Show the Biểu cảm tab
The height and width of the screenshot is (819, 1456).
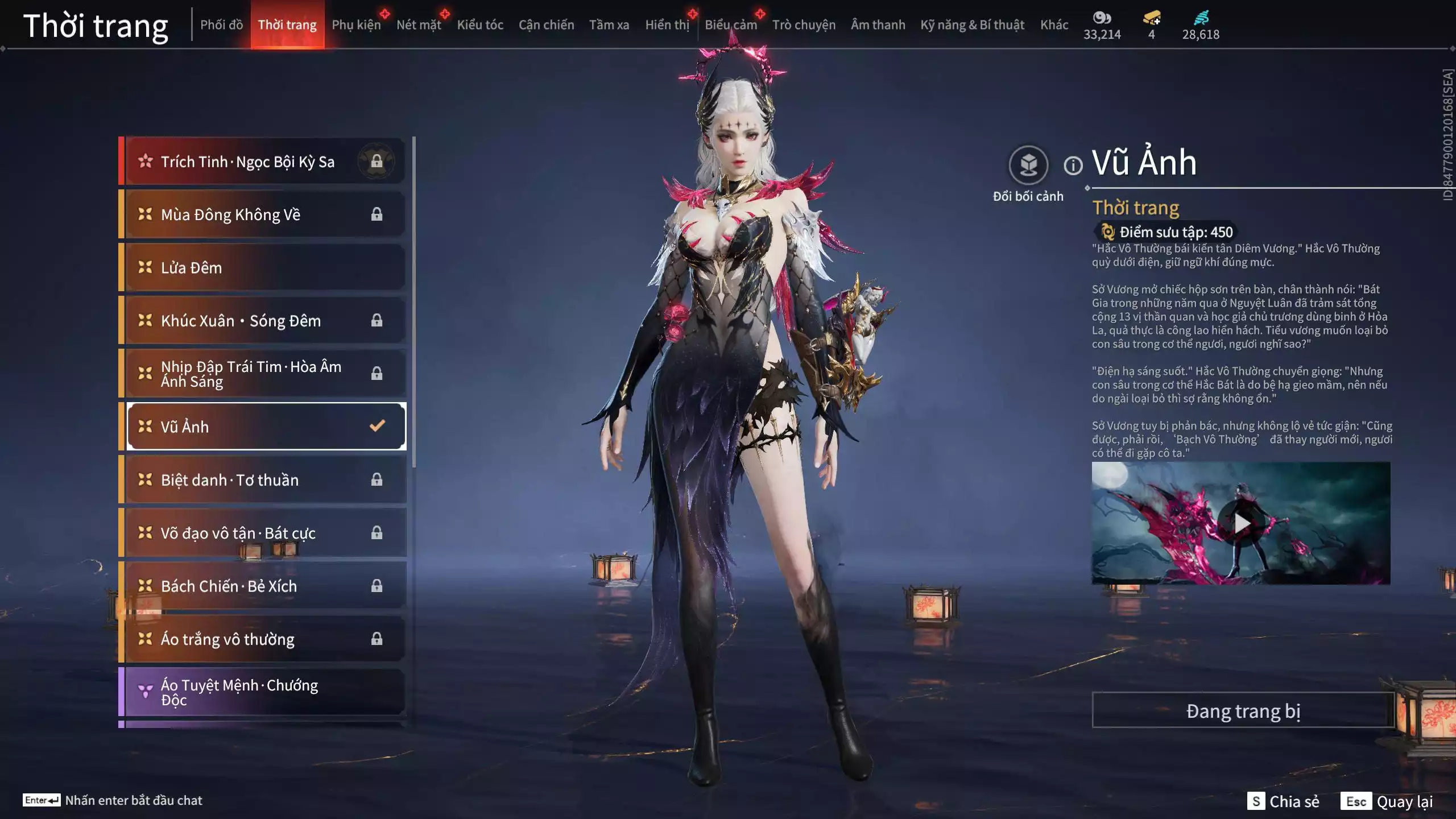tap(731, 24)
